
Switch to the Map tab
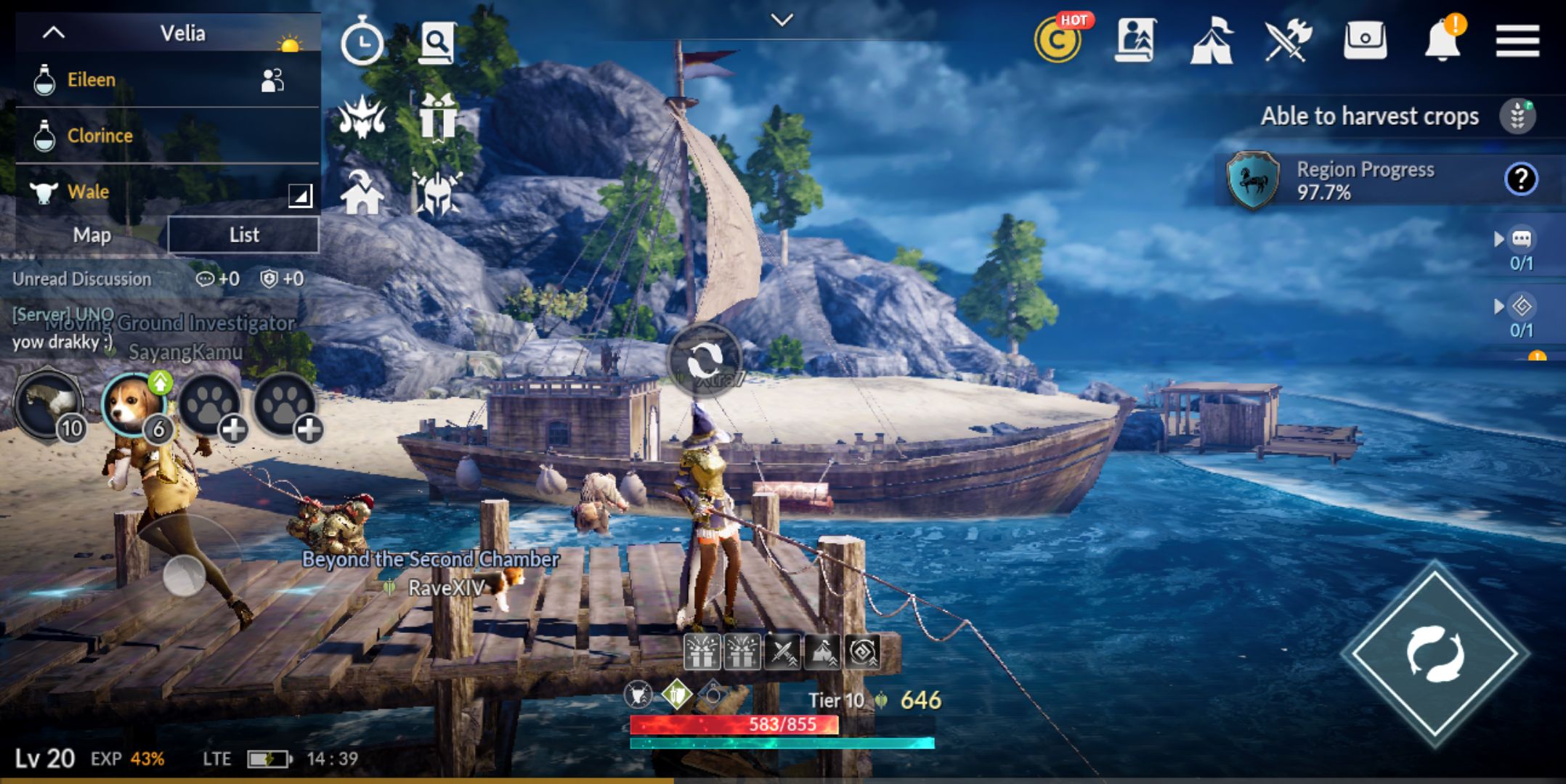pyautogui.click(x=92, y=235)
